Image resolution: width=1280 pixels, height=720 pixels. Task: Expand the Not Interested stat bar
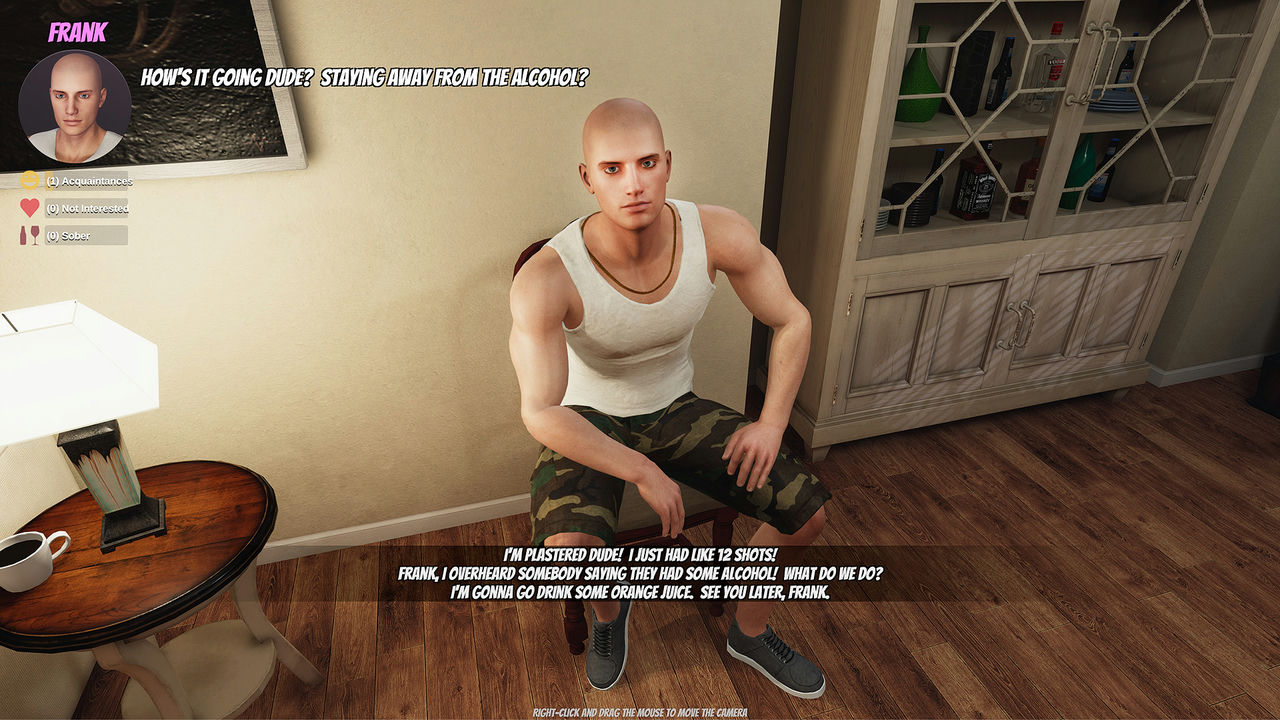[85, 208]
